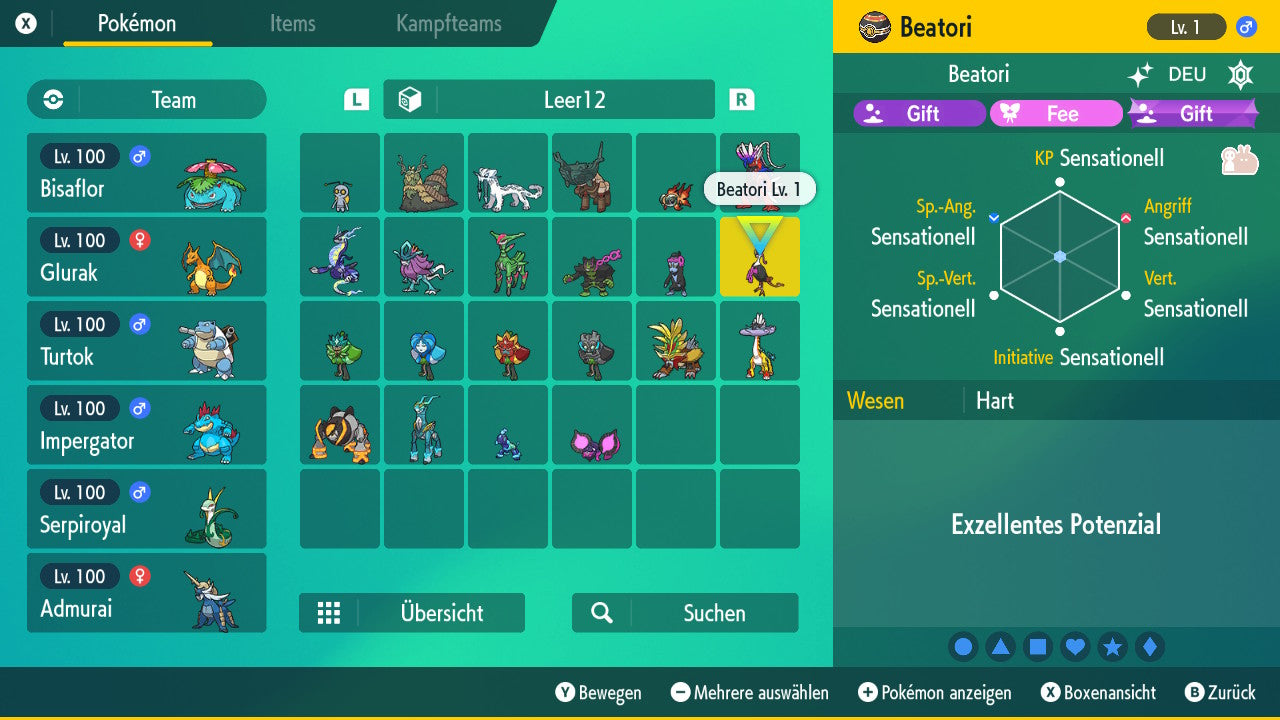Image resolution: width=1280 pixels, height=720 pixels.
Task: Click the hexagonal badge right of DEU
Action: coord(1240,74)
